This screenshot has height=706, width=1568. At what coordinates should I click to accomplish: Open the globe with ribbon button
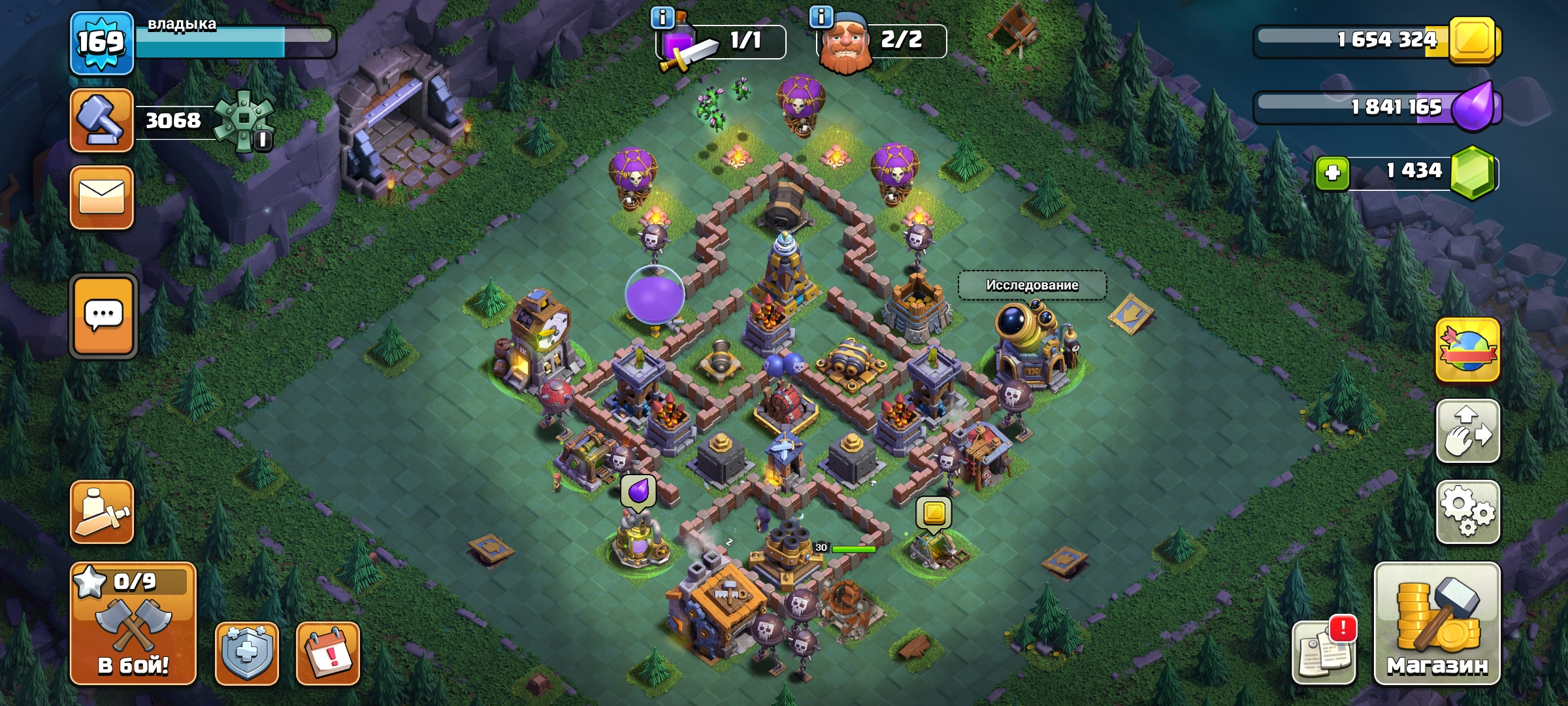tap(1467, 350)
